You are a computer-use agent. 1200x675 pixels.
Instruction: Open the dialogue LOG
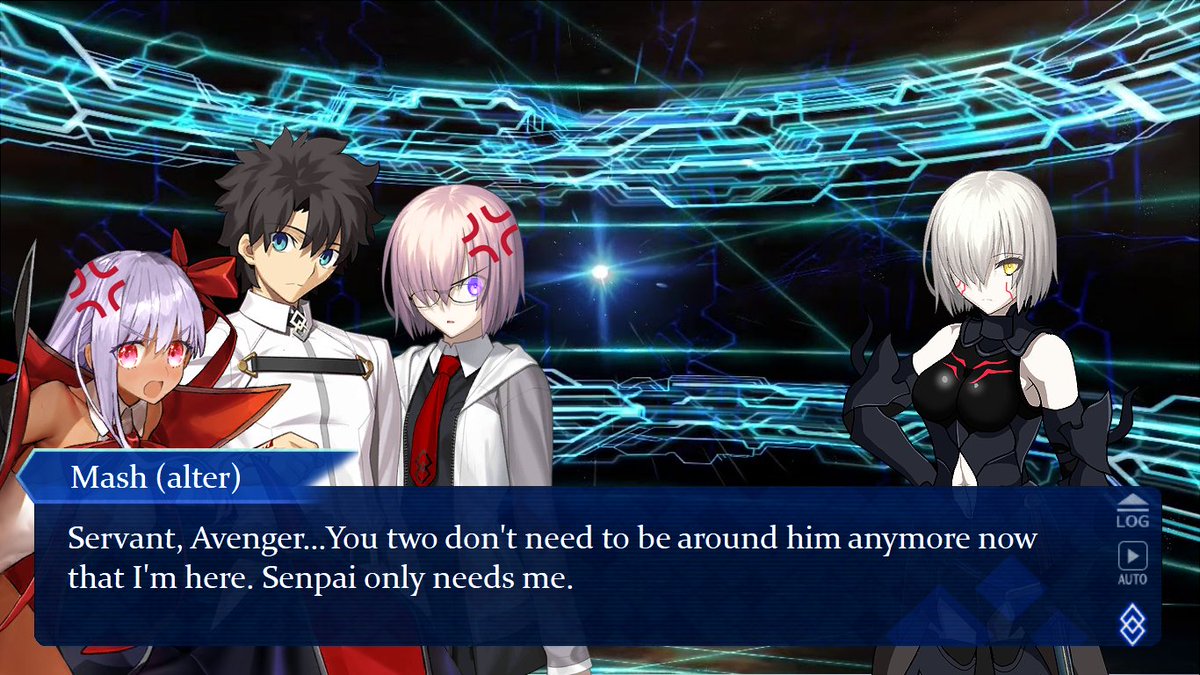[x=1132, y=510]
